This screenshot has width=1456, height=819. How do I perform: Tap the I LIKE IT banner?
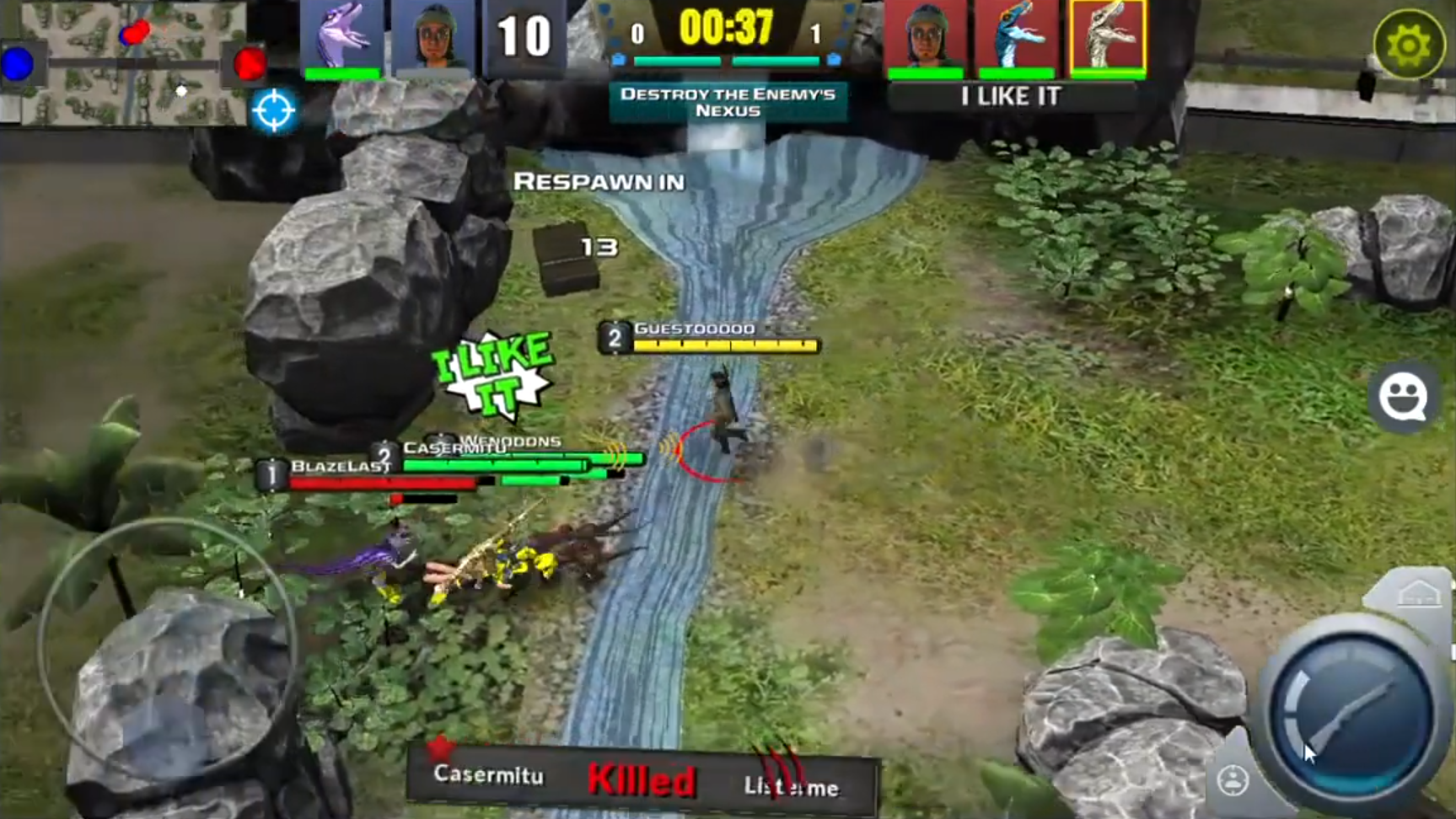[1010, 95]
